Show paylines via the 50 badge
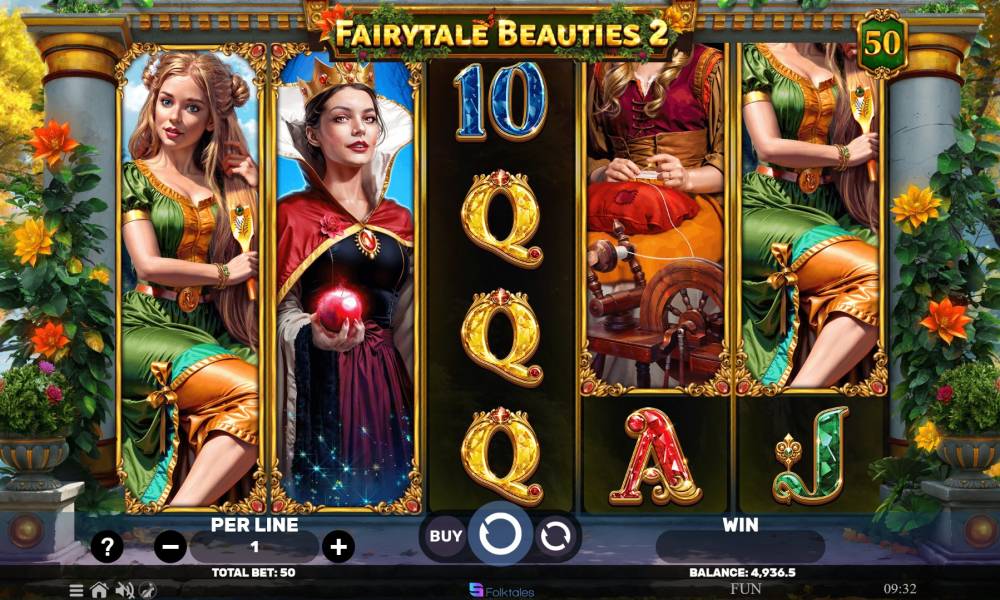Screen dimensions: 1000x600 (x=881, y=45)
